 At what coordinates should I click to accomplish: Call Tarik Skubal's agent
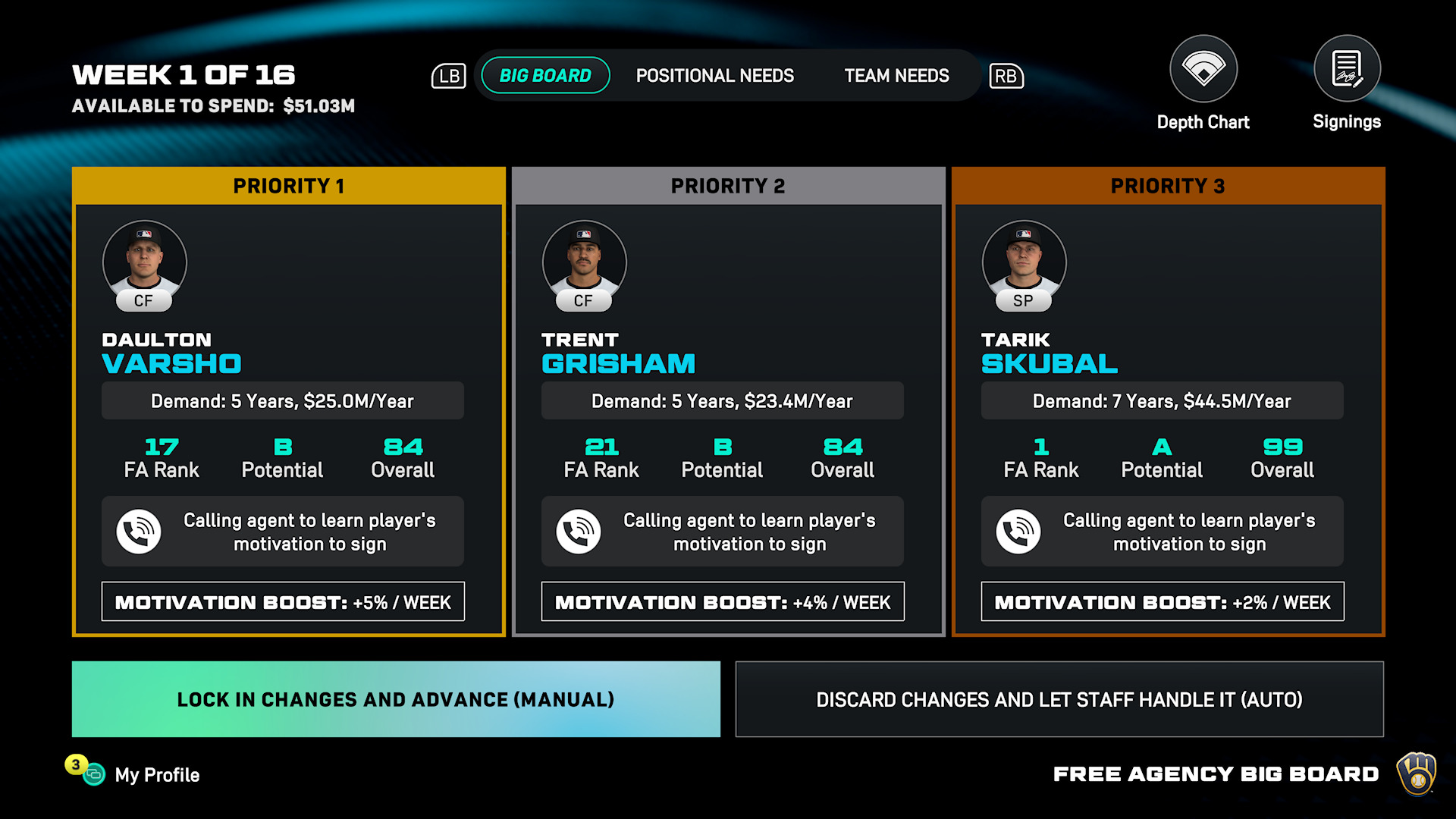click(x=1018, y=532)
